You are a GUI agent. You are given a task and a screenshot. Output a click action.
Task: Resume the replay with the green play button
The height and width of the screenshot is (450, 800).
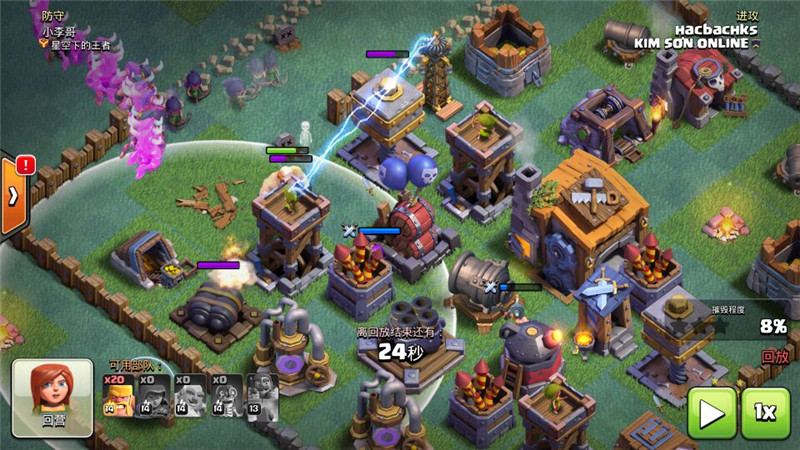tap(711, 413)
